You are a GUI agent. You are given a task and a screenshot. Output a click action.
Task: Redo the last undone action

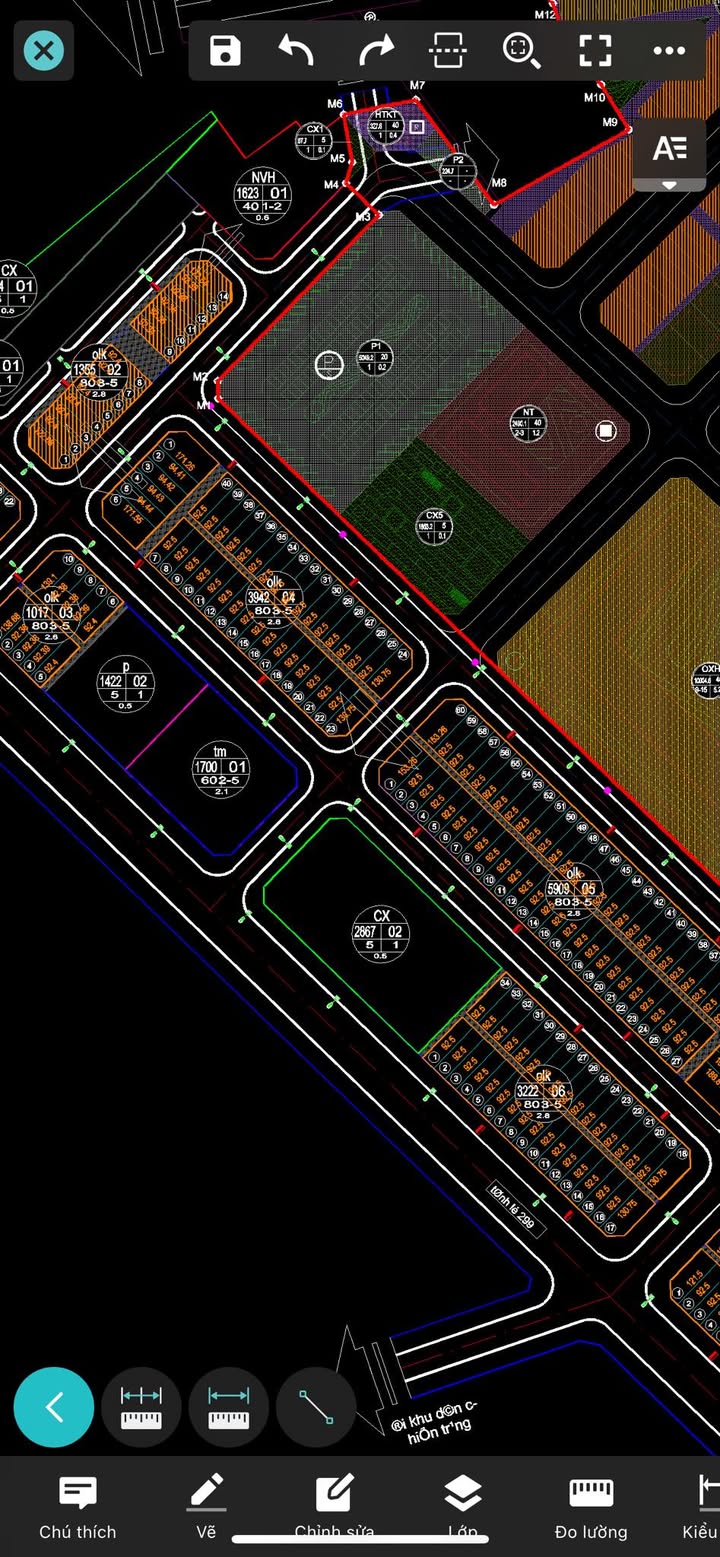pos(376,51)
